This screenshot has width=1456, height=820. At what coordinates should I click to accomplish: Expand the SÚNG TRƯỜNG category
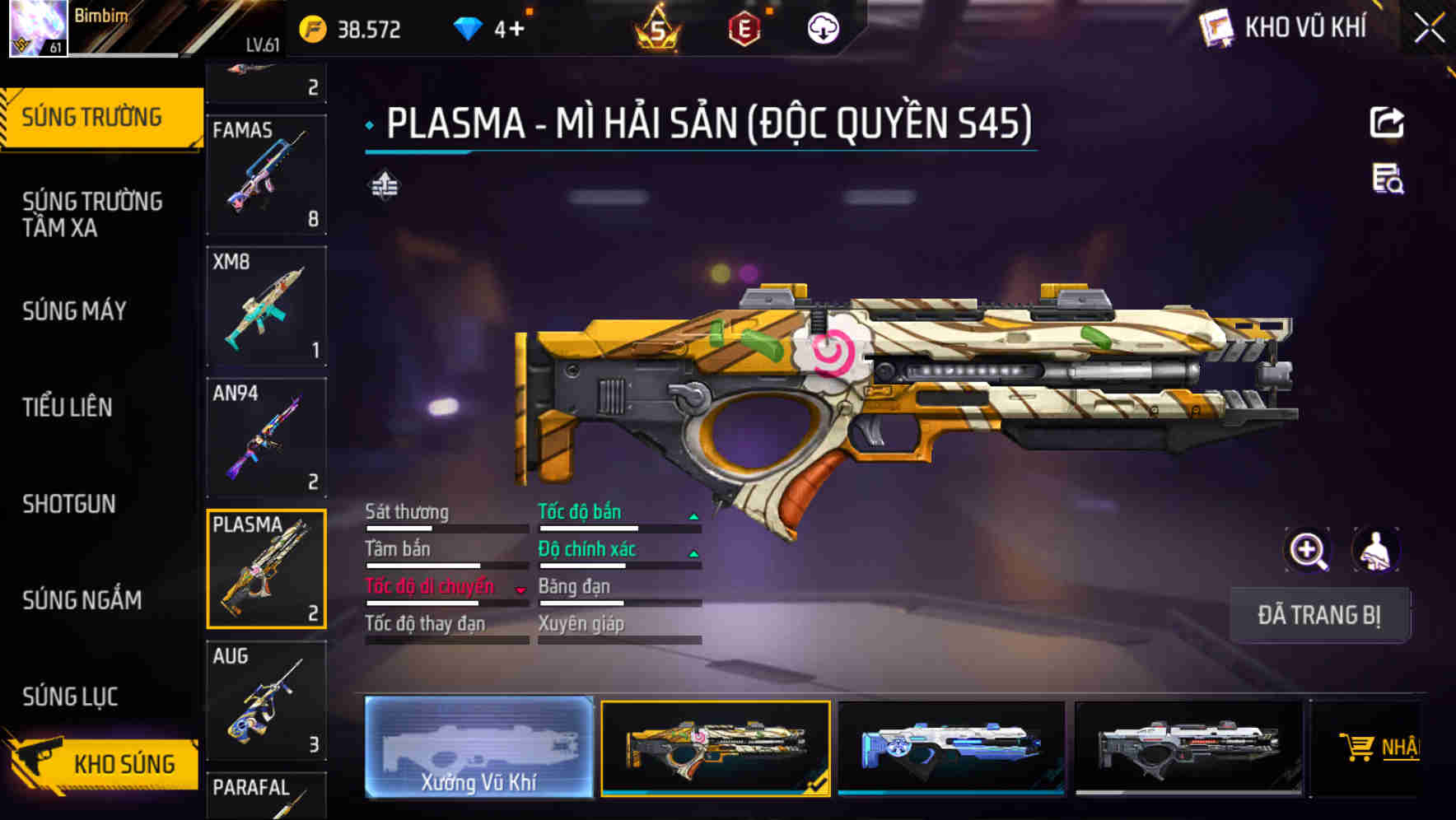91,116
